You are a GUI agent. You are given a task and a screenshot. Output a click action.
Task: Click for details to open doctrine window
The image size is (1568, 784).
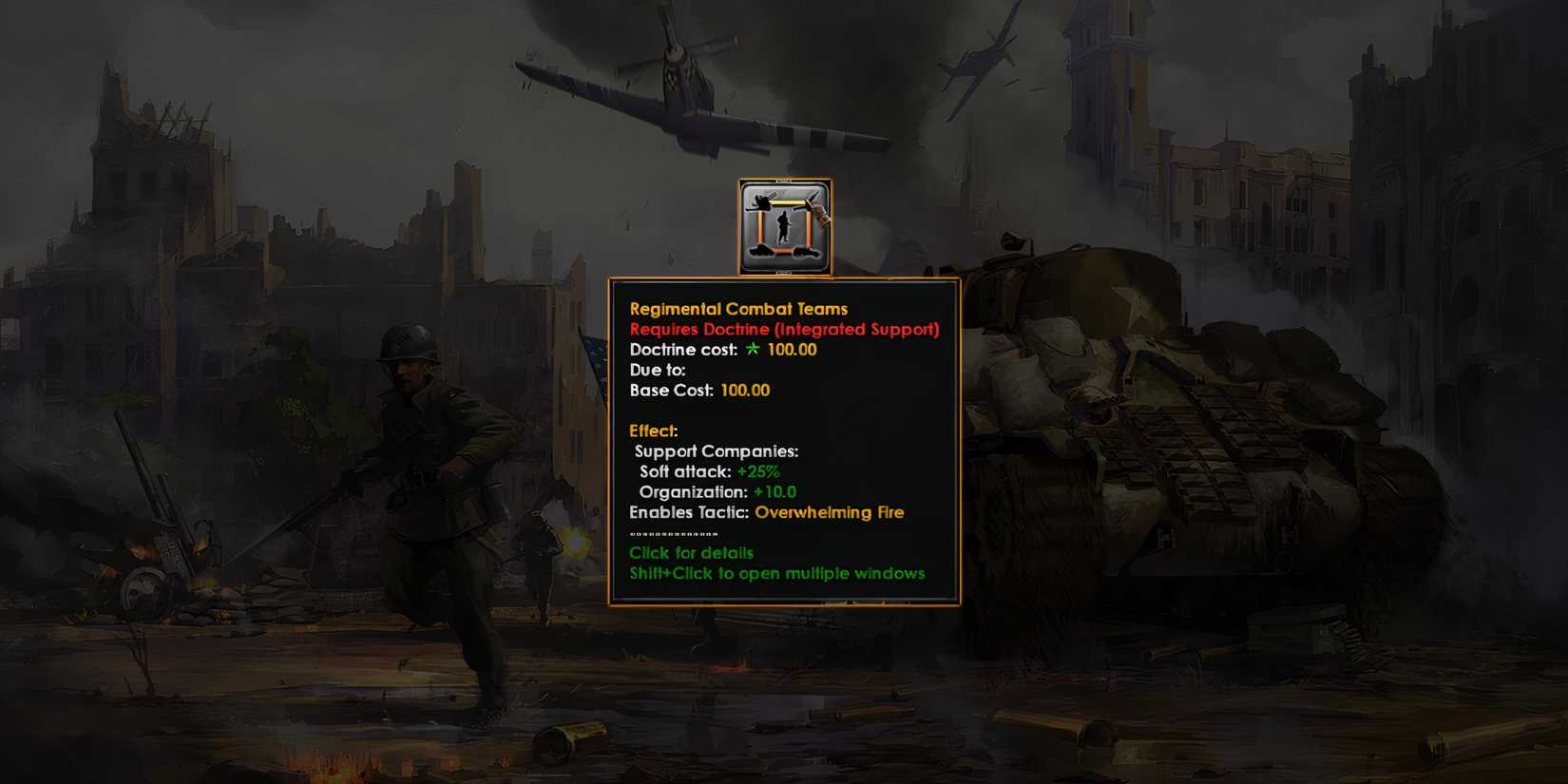[x=691, y=553]
